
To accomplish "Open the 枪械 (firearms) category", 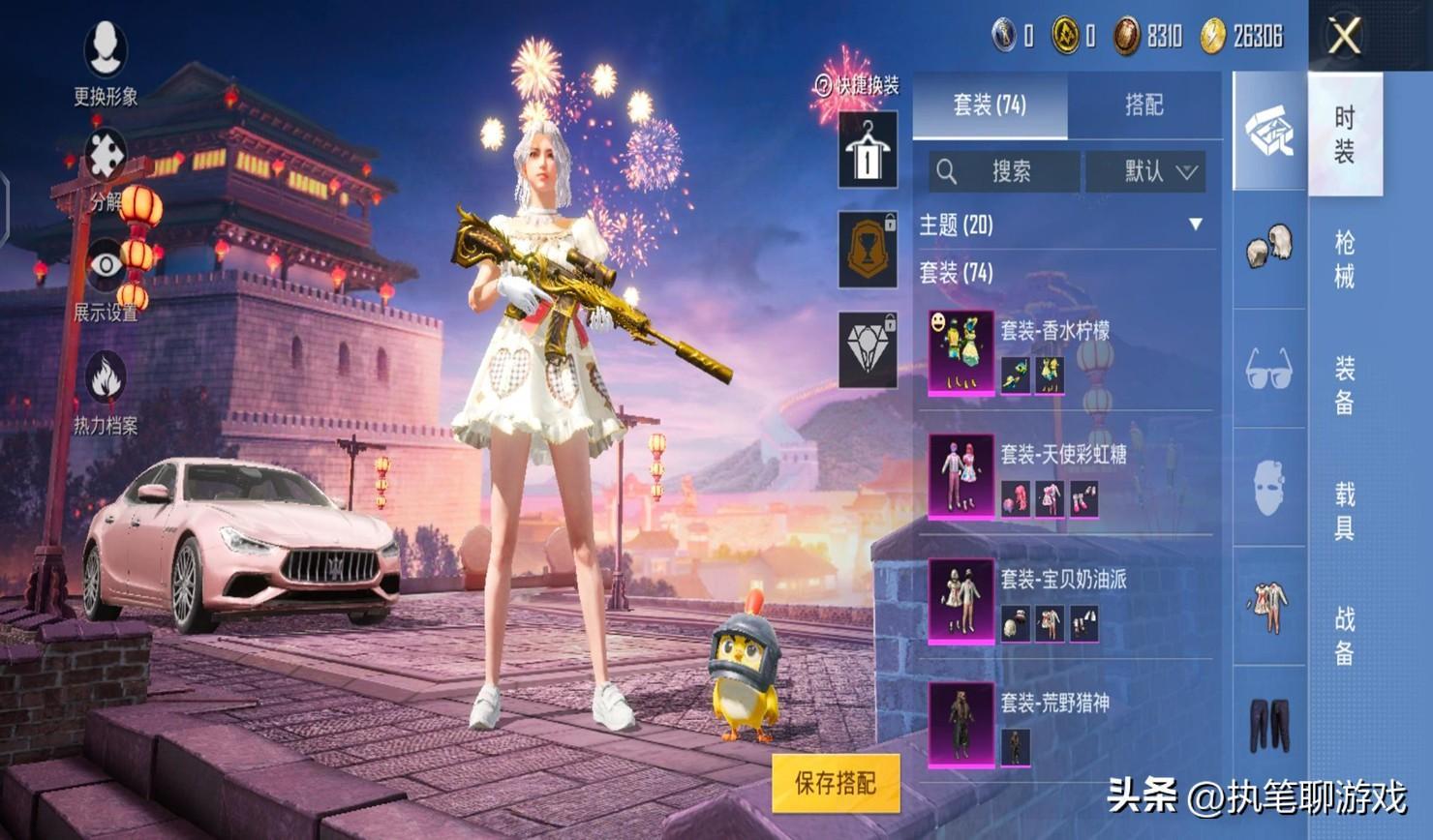I will pyautogui.click(x=1345, y=259).
